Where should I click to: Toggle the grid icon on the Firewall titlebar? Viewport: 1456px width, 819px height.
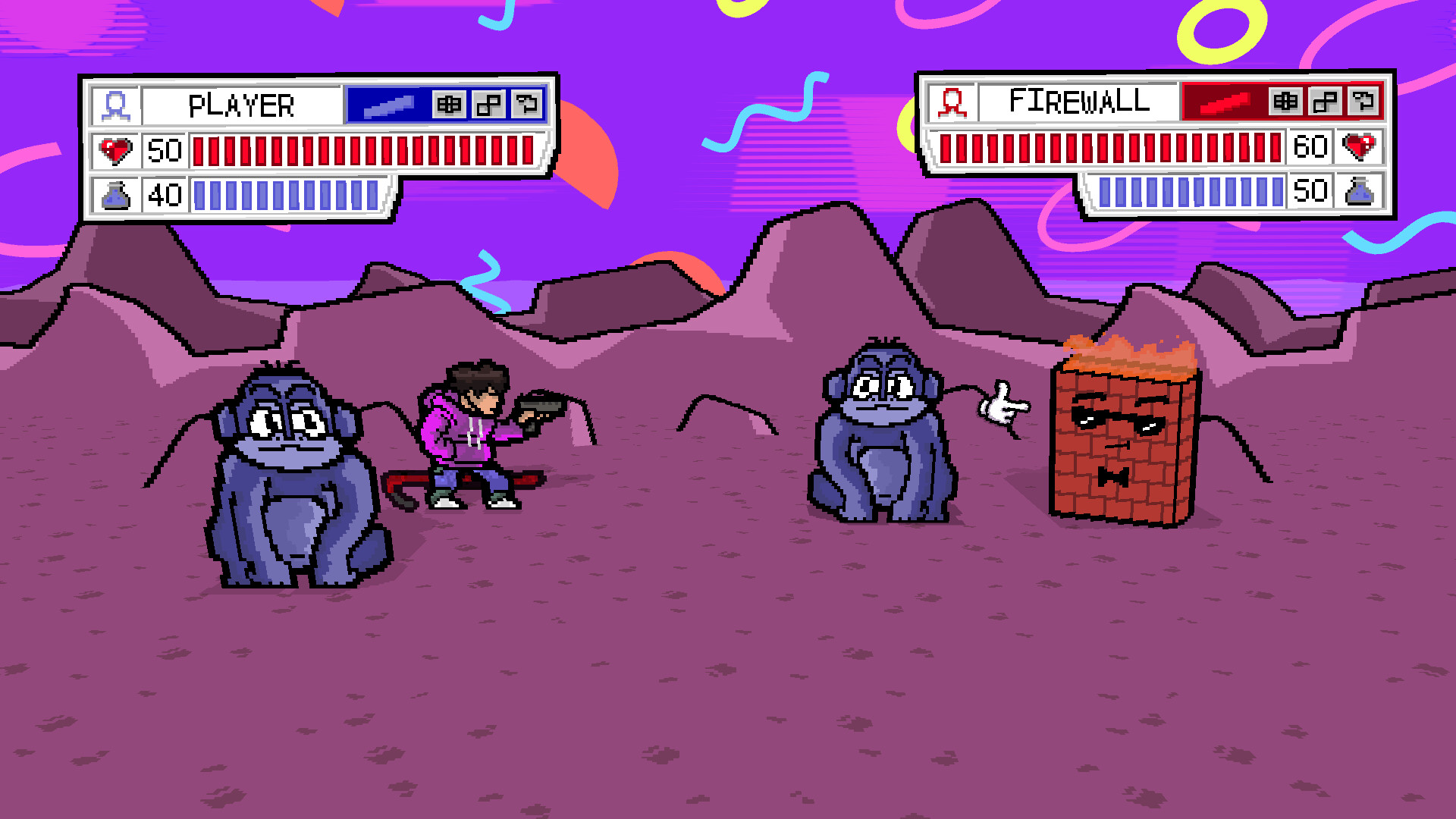[1285, 103]
